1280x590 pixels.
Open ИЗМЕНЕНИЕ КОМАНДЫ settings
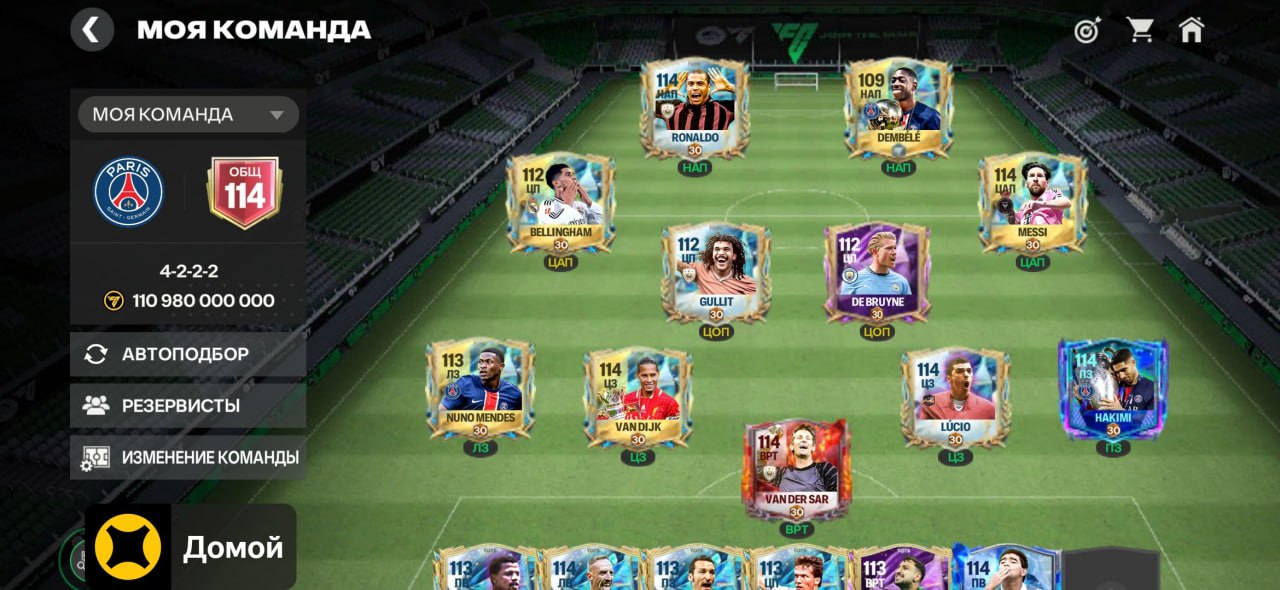tap(188, 458)
